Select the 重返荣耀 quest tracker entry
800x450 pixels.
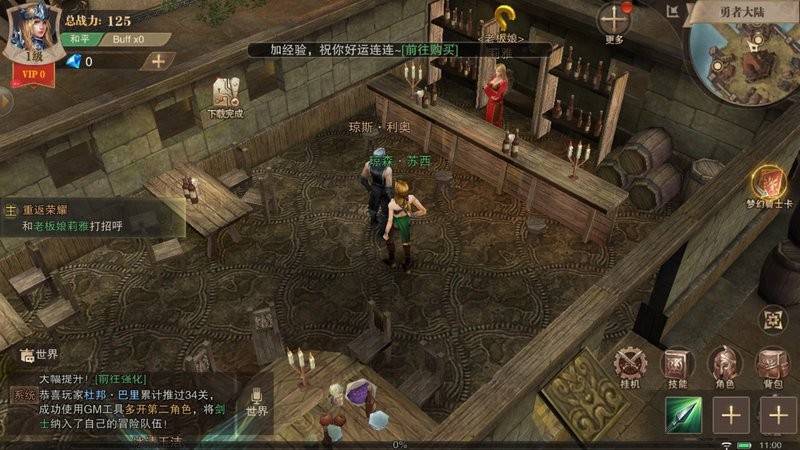pyautogui.click(x=92, y=218)
